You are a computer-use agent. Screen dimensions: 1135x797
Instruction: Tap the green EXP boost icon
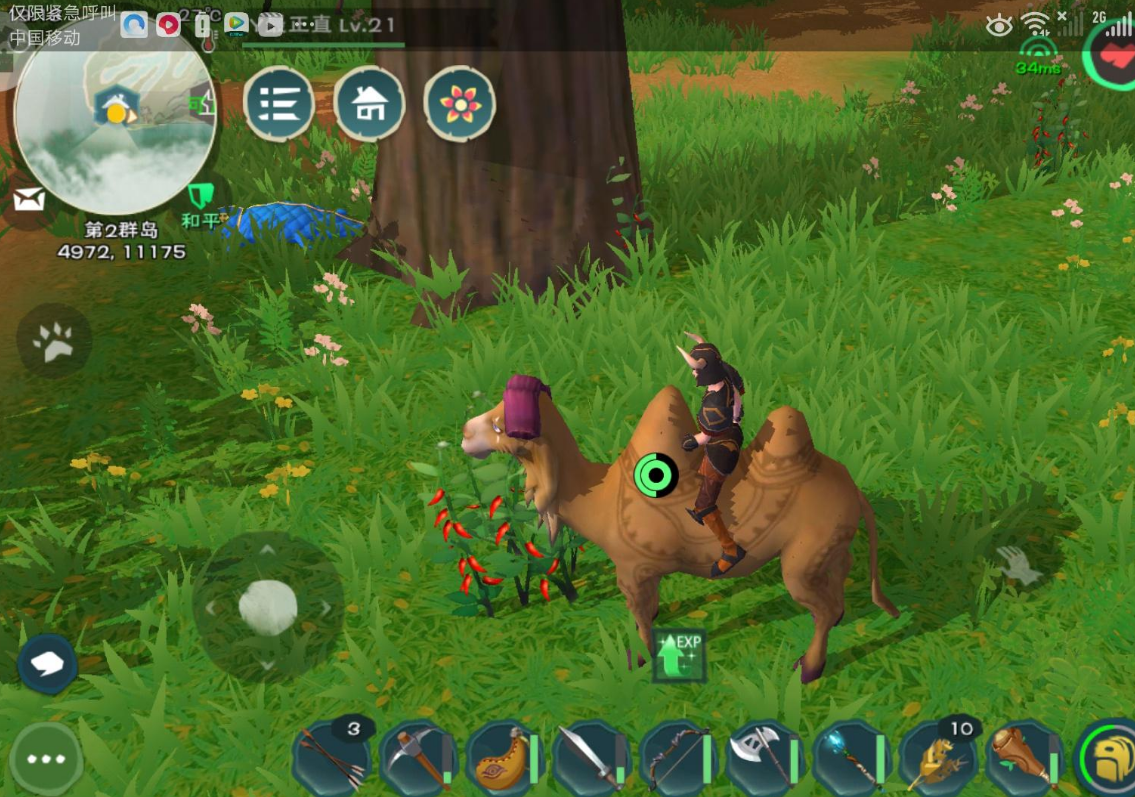click(x=679, y=656)
